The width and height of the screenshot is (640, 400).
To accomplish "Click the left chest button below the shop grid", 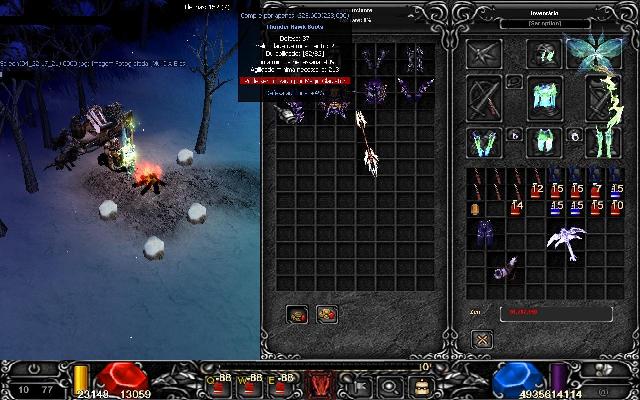I will point(299,314).
